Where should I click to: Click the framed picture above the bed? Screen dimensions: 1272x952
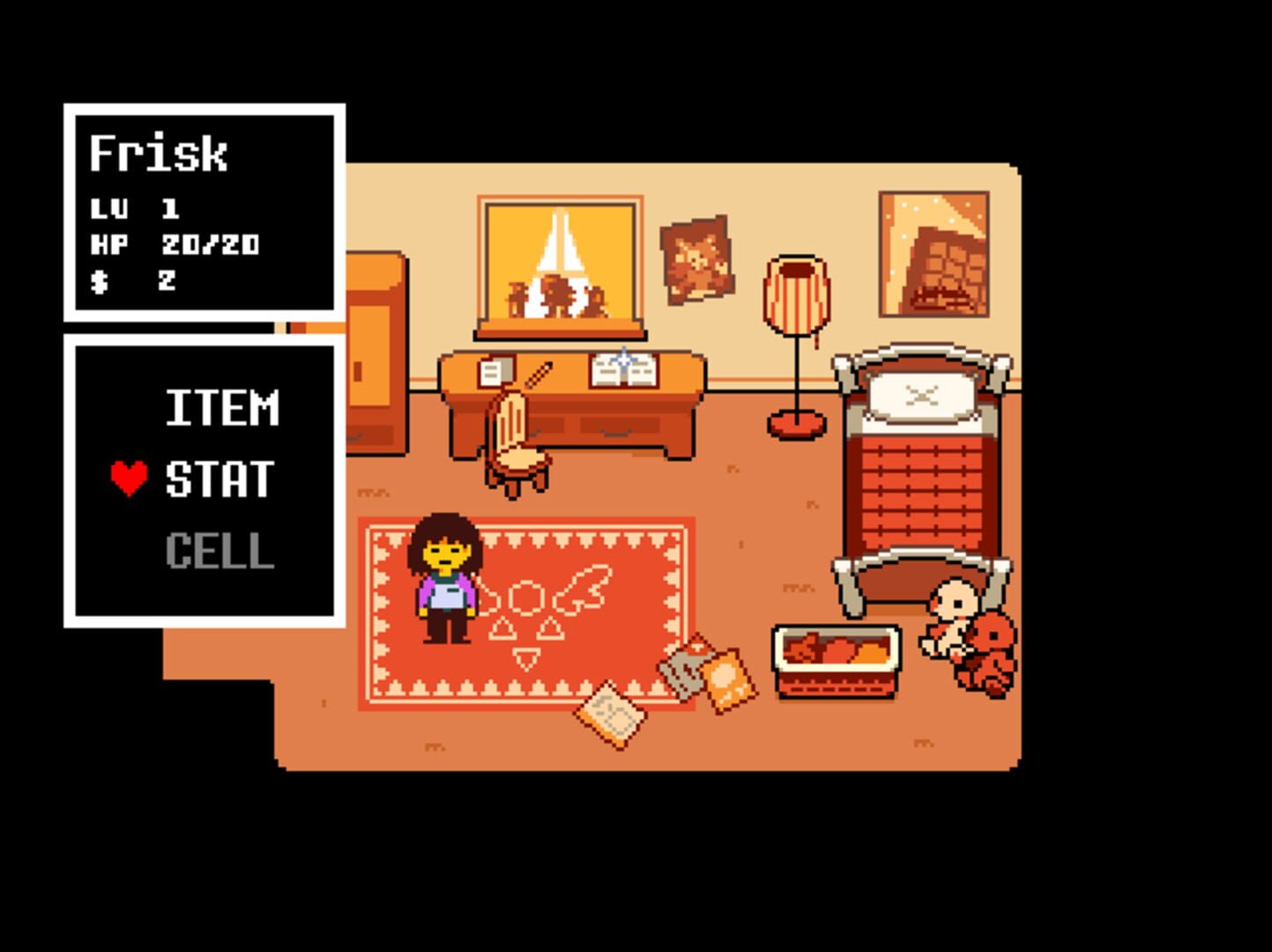[933, 251]
